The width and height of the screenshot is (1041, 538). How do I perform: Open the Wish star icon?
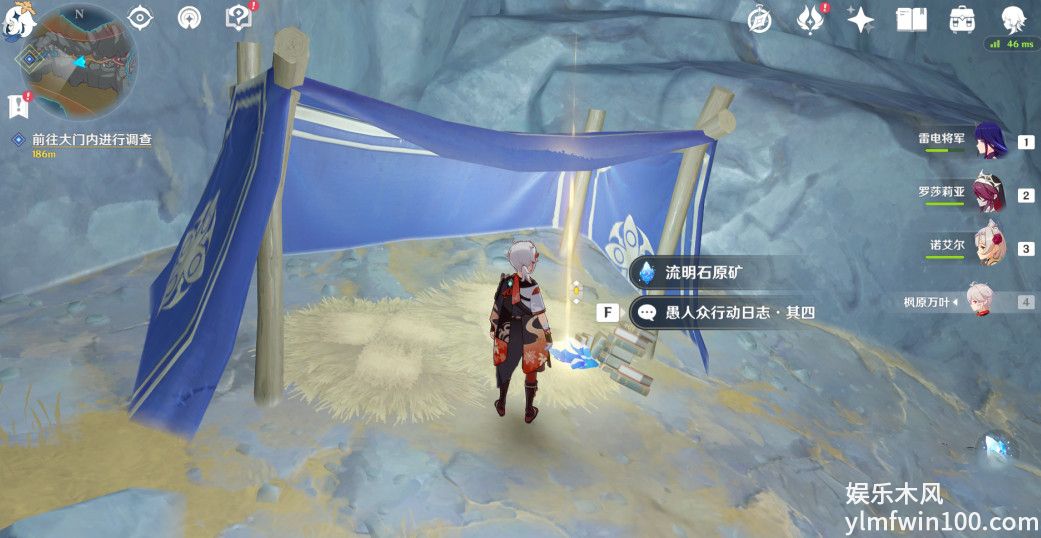click(860, 19)
